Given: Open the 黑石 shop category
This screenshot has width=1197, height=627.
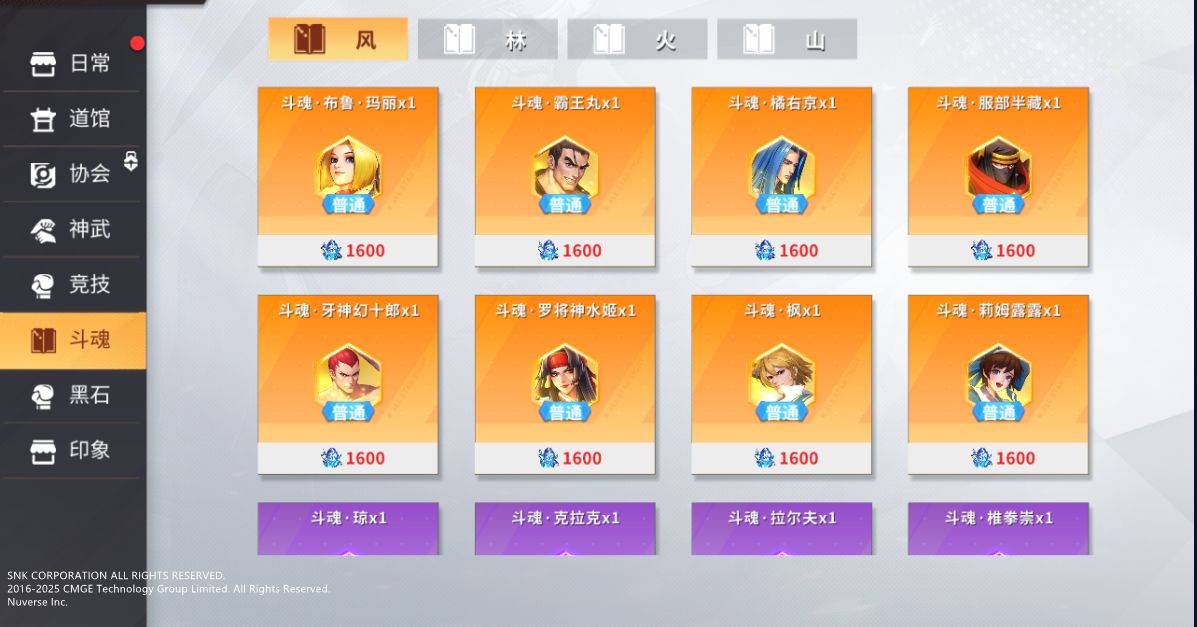Looking at the screenshot, I should pyautogui.click(x=72, y=396).
